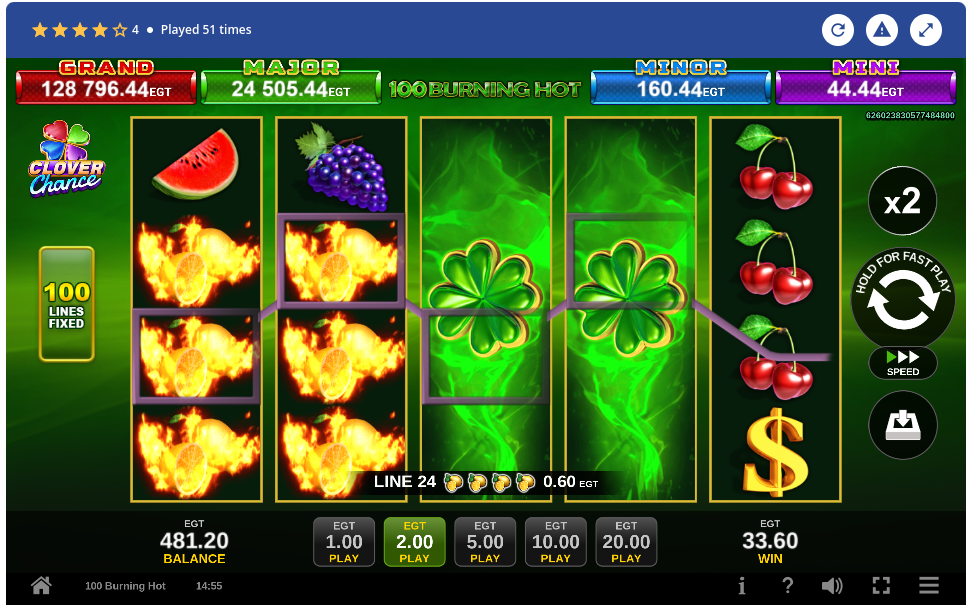Report a problem via the warning triangle button
Viewport: 968px width, 605px height.
click(882, 30)
